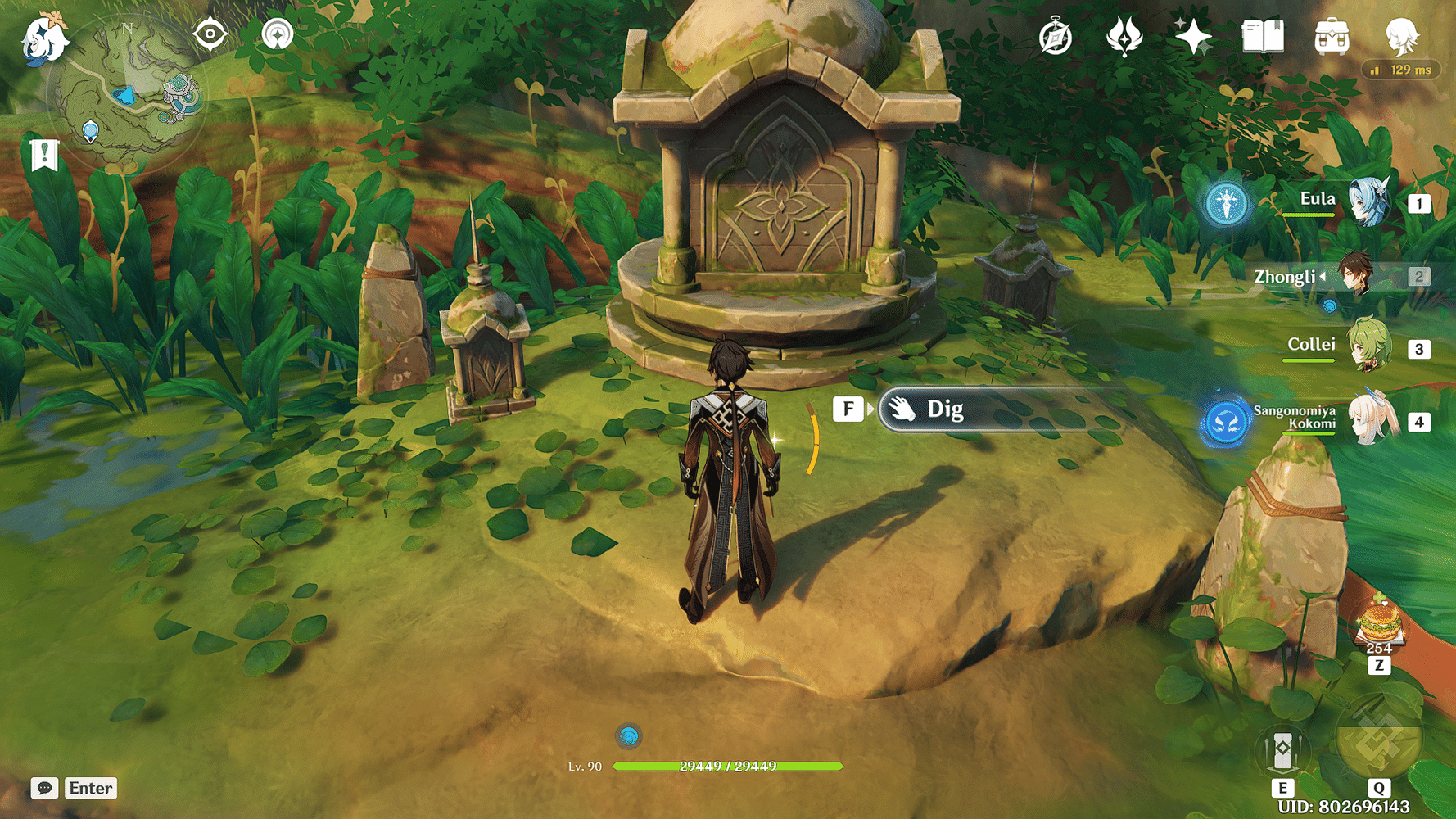Image resolution: width=1456 pixels, height=819 pixels.
Task: Click the glowing Vision icon in the top bar
Action: pyautogui.click(x=1124, y=36)
